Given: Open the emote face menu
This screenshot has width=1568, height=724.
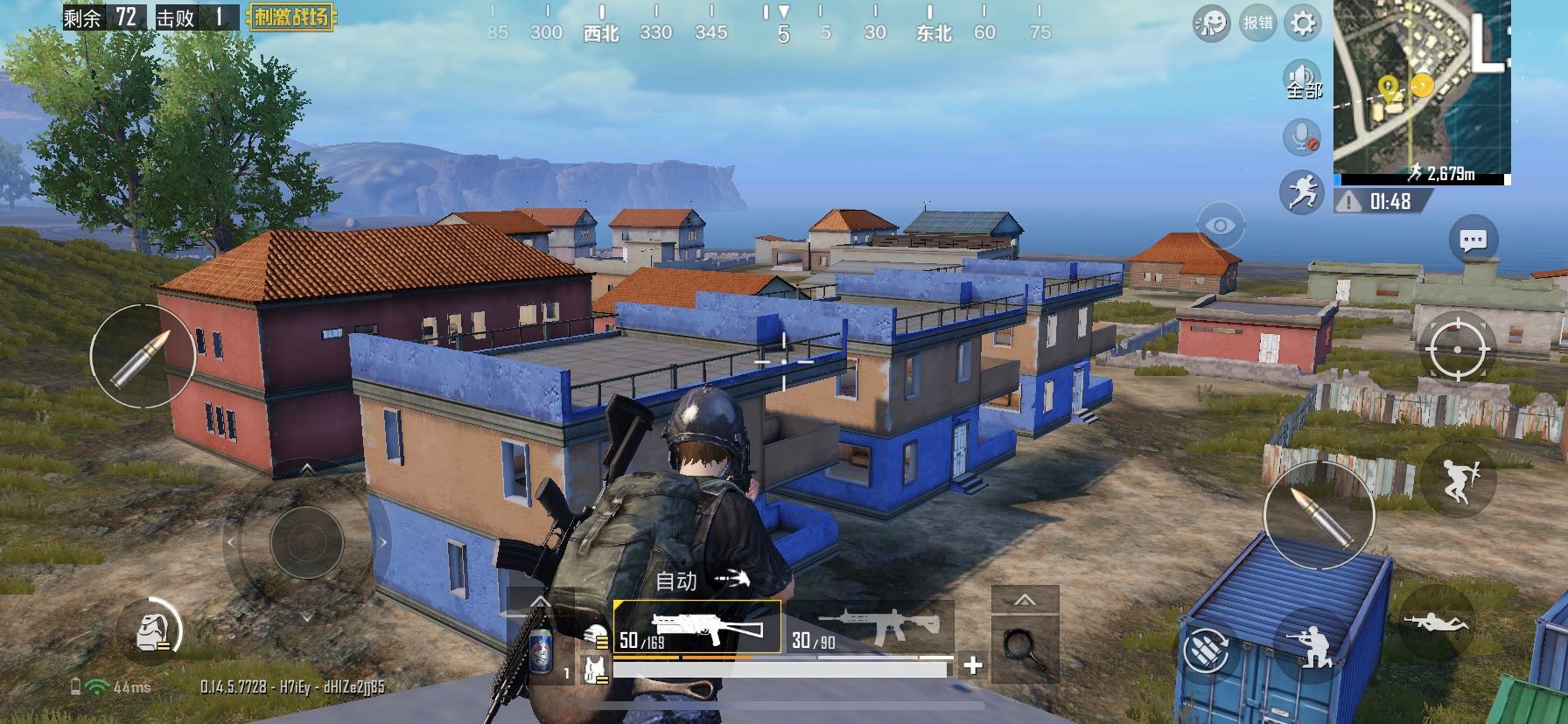Looking at the screenshot, I should point(1212,23).
